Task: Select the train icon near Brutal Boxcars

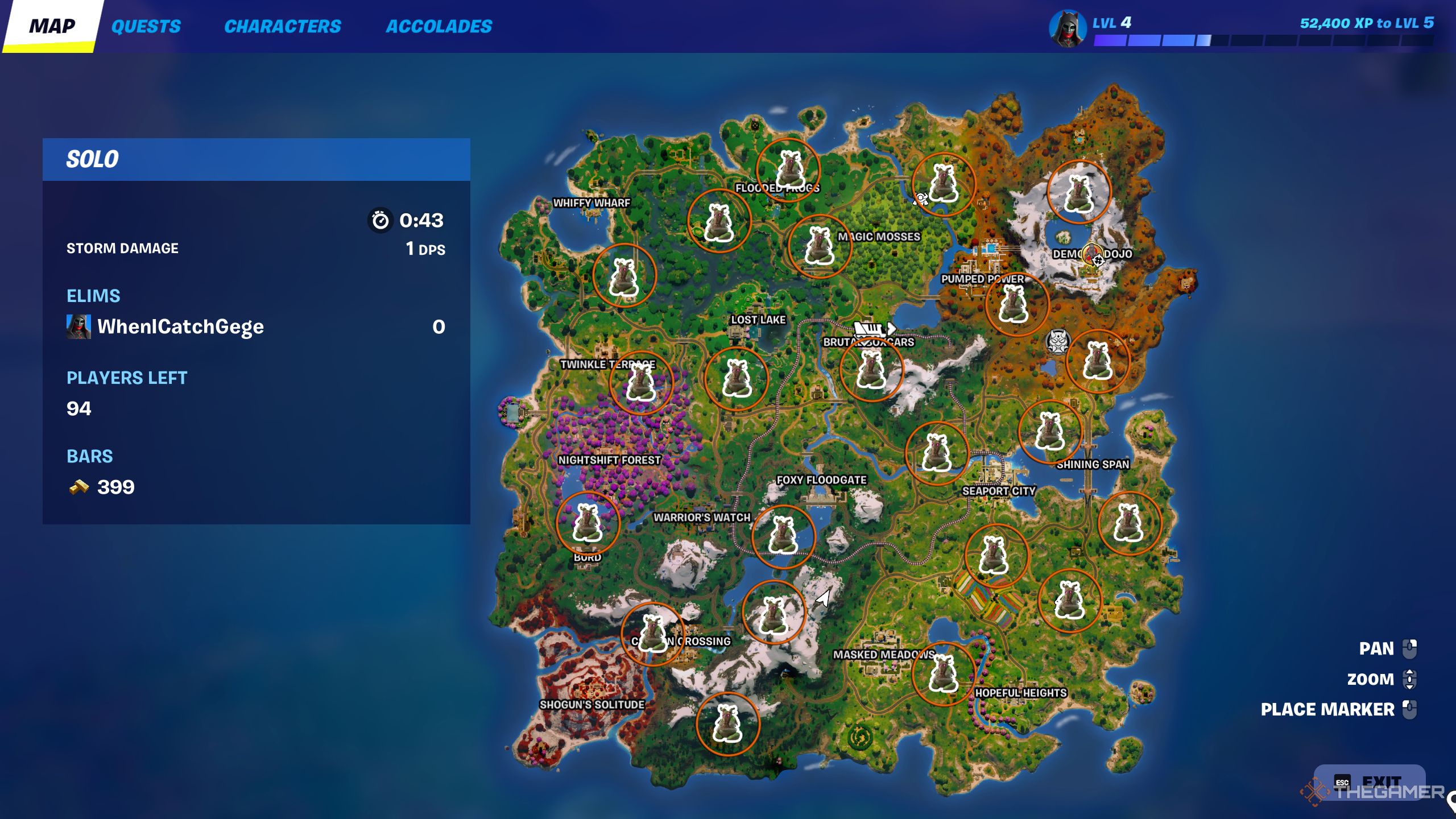Action: [868, 329]
